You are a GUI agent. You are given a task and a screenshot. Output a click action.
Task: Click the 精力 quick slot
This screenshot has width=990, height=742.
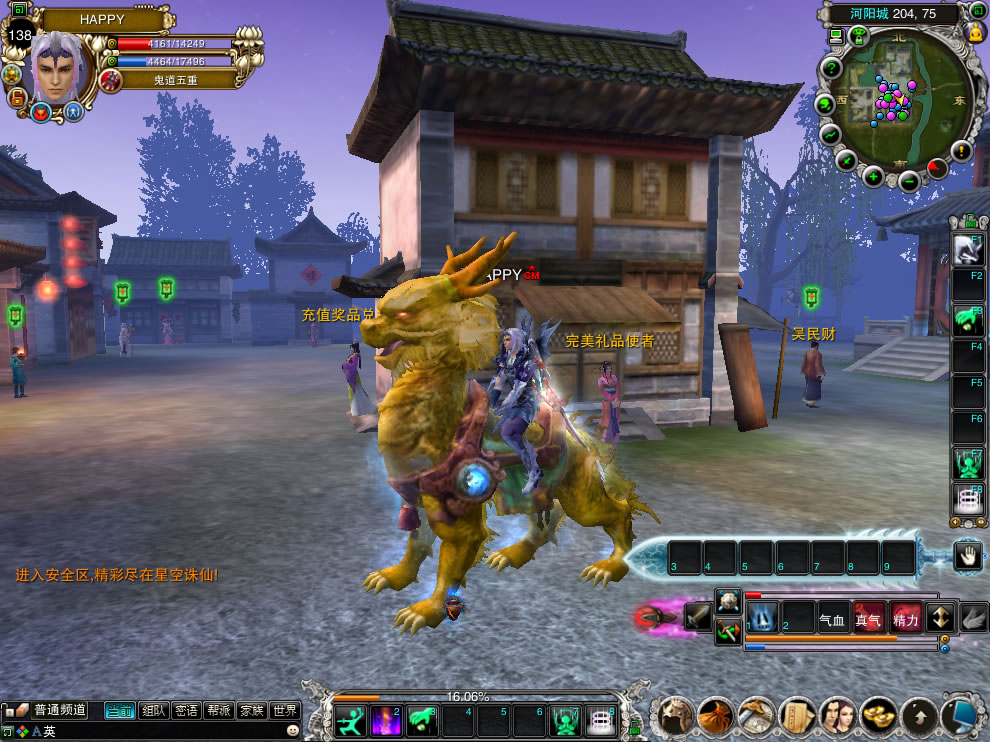[906, 619]
